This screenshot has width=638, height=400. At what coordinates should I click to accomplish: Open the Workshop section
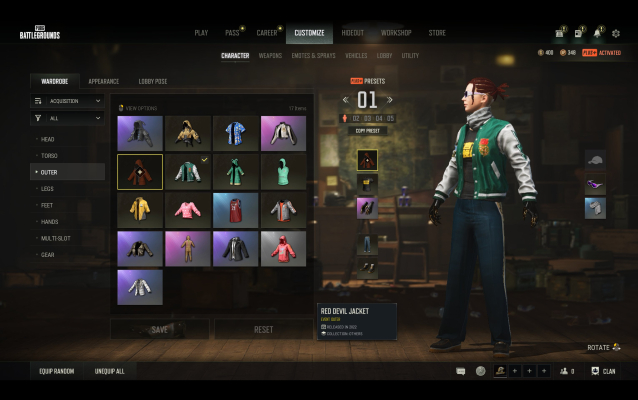click(x=396, y=33)
